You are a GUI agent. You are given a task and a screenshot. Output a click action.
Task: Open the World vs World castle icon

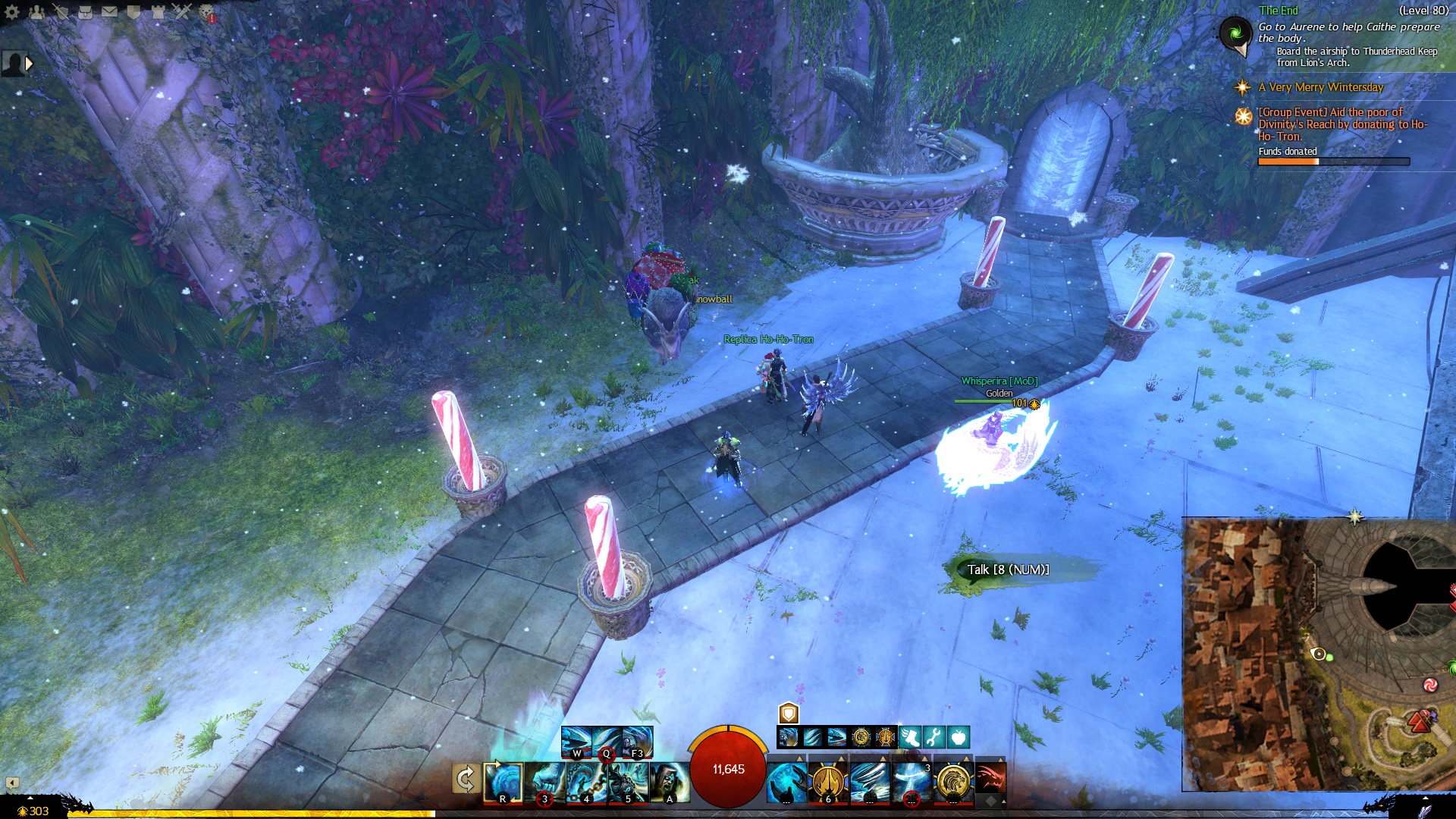point(158,11)
